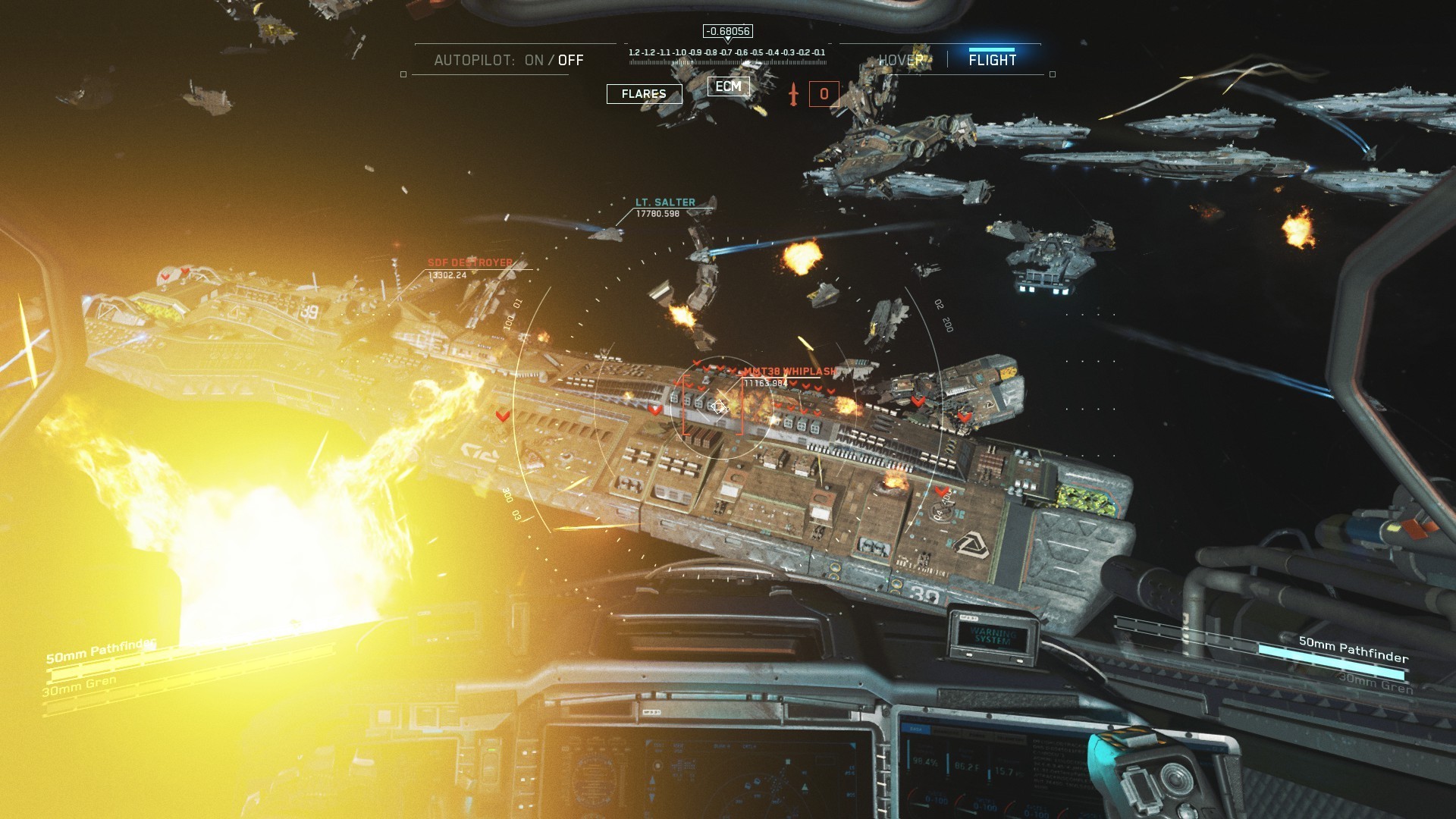Activate the ECM countermeasure
1456x819 pixels.
(x=728, y=86)
